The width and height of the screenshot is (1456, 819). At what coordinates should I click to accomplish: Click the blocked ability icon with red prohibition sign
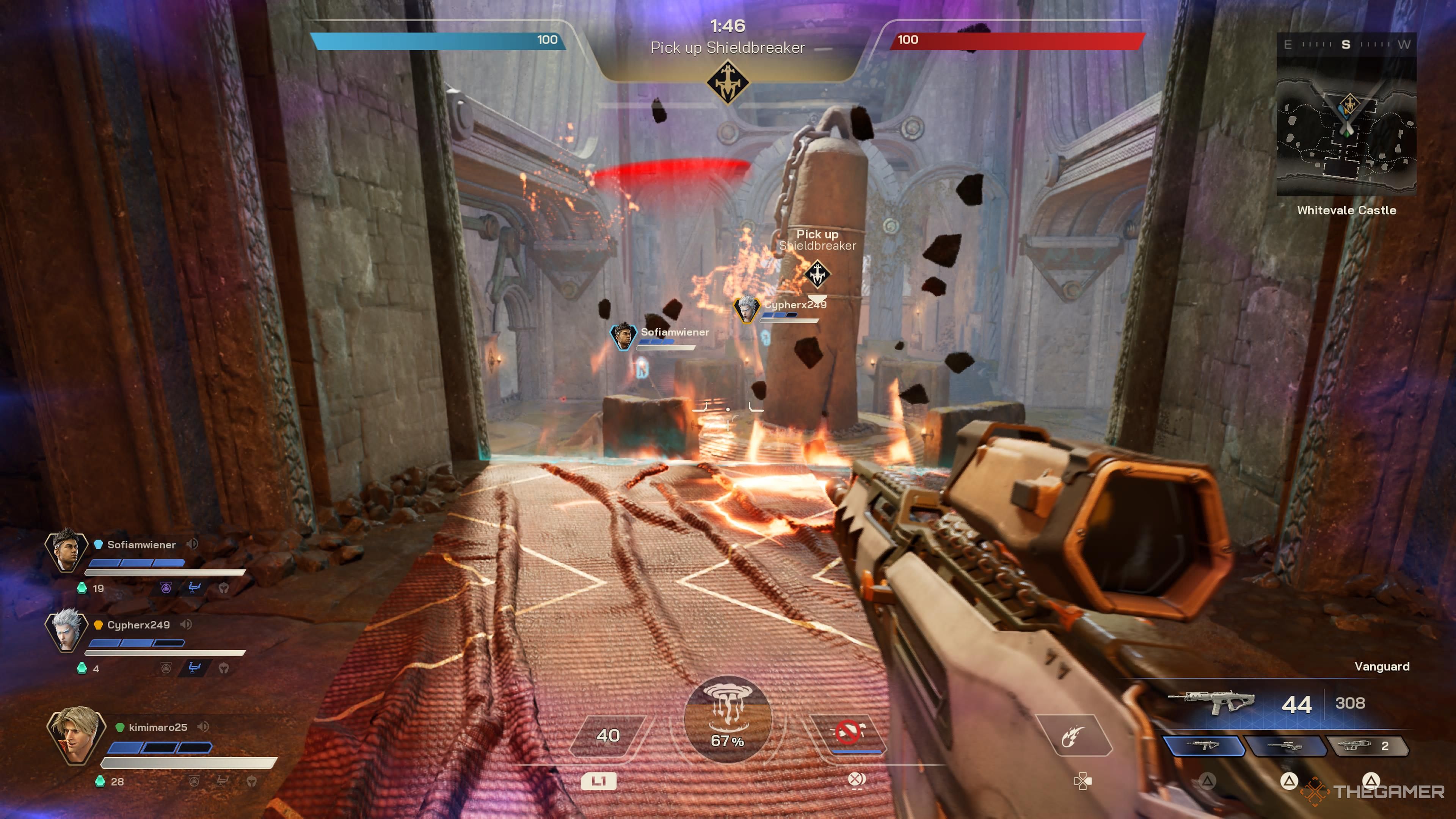point(848,733)
